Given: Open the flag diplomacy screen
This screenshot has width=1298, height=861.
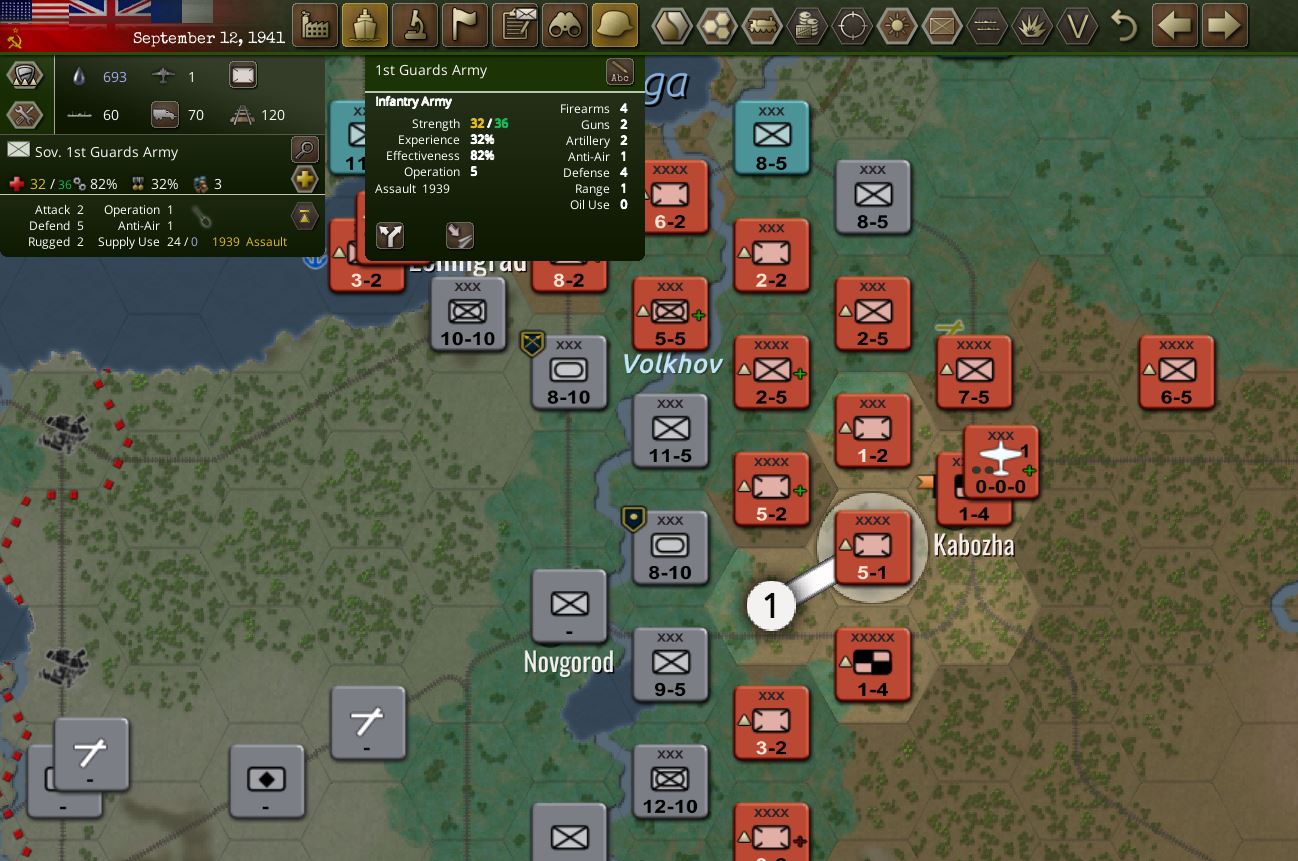Looking at the screenshot, I should click(465, 26).
